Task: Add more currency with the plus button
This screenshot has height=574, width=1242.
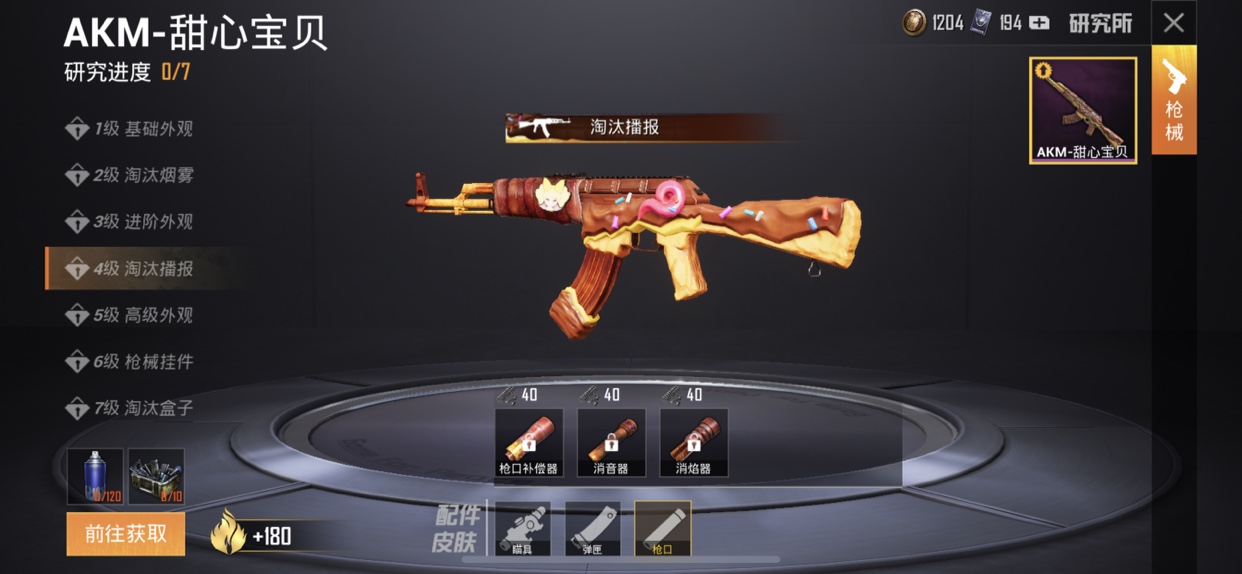Action: click(1040, 23)
